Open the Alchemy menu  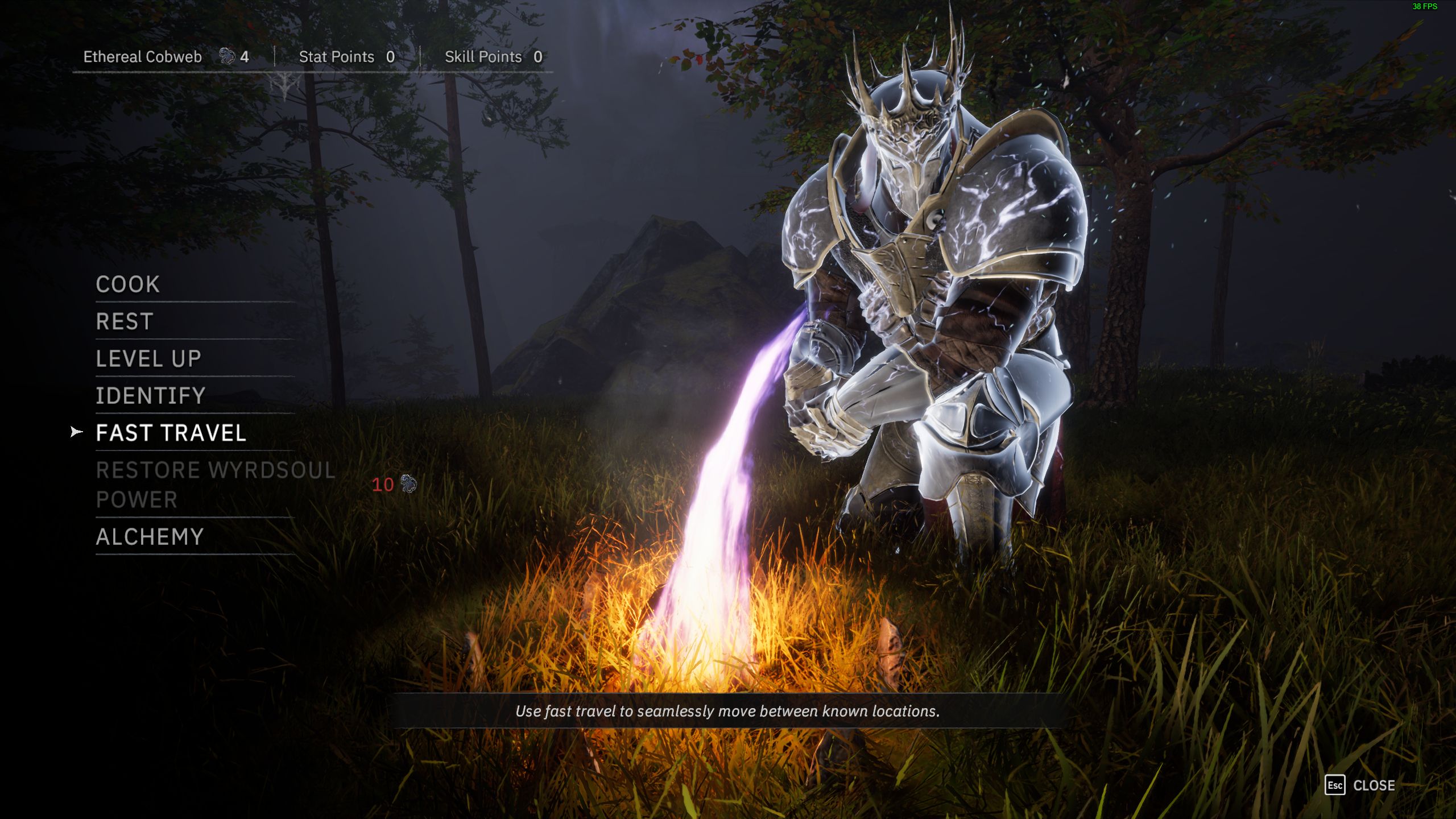150,537
